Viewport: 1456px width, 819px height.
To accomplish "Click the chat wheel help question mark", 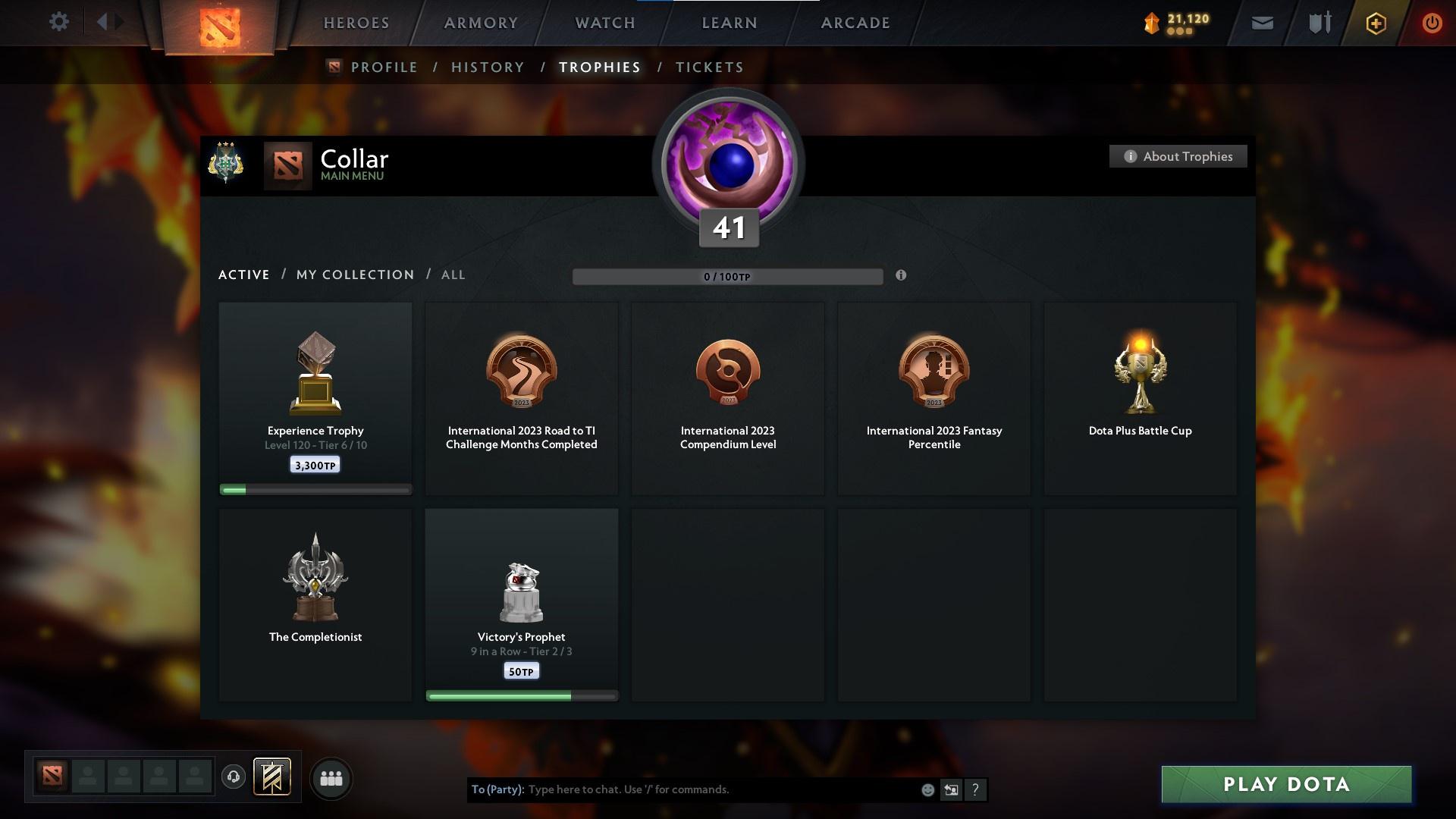I will click(x=976, y=789).
